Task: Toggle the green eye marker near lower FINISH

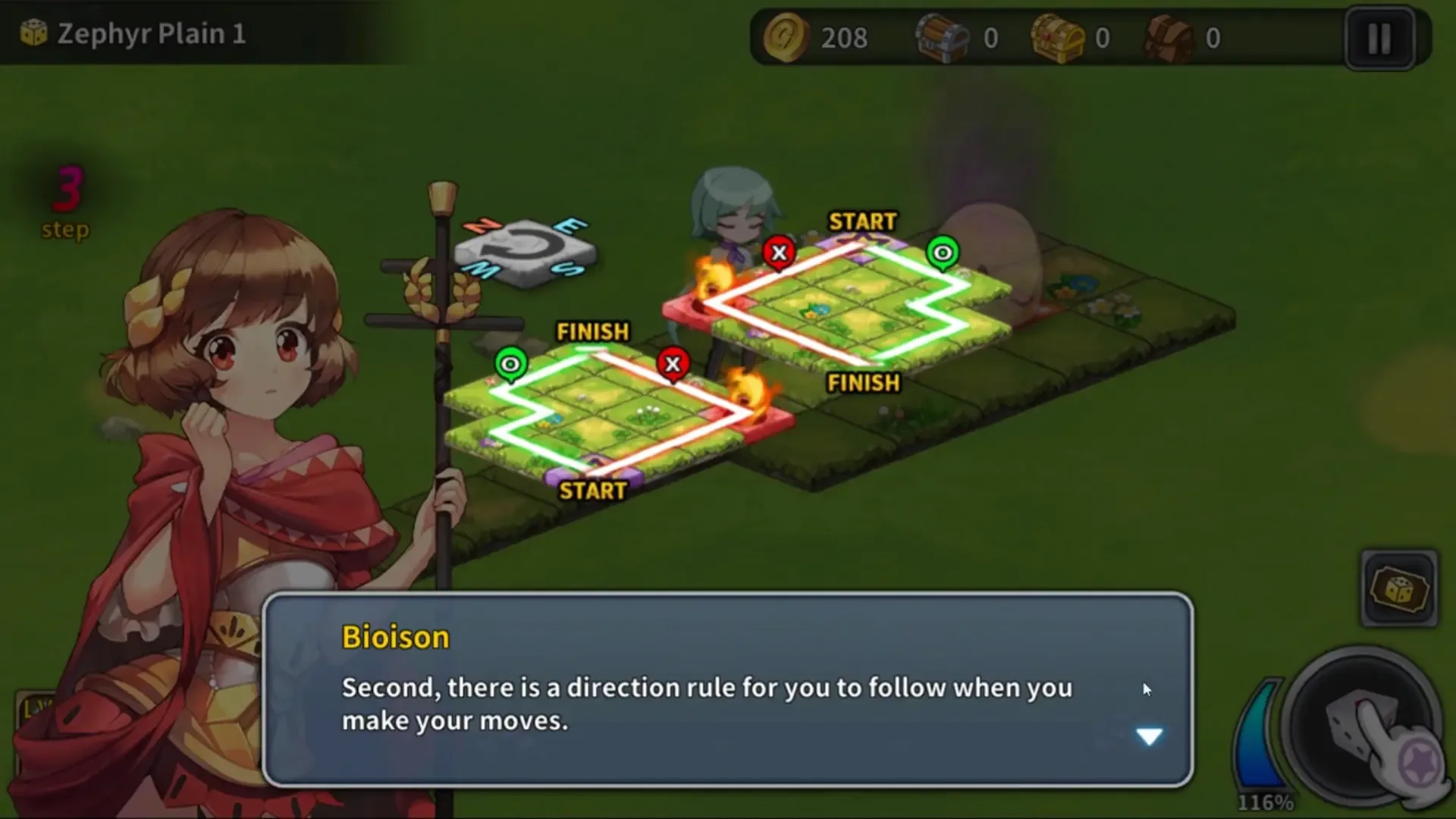Action: [511, 364]
